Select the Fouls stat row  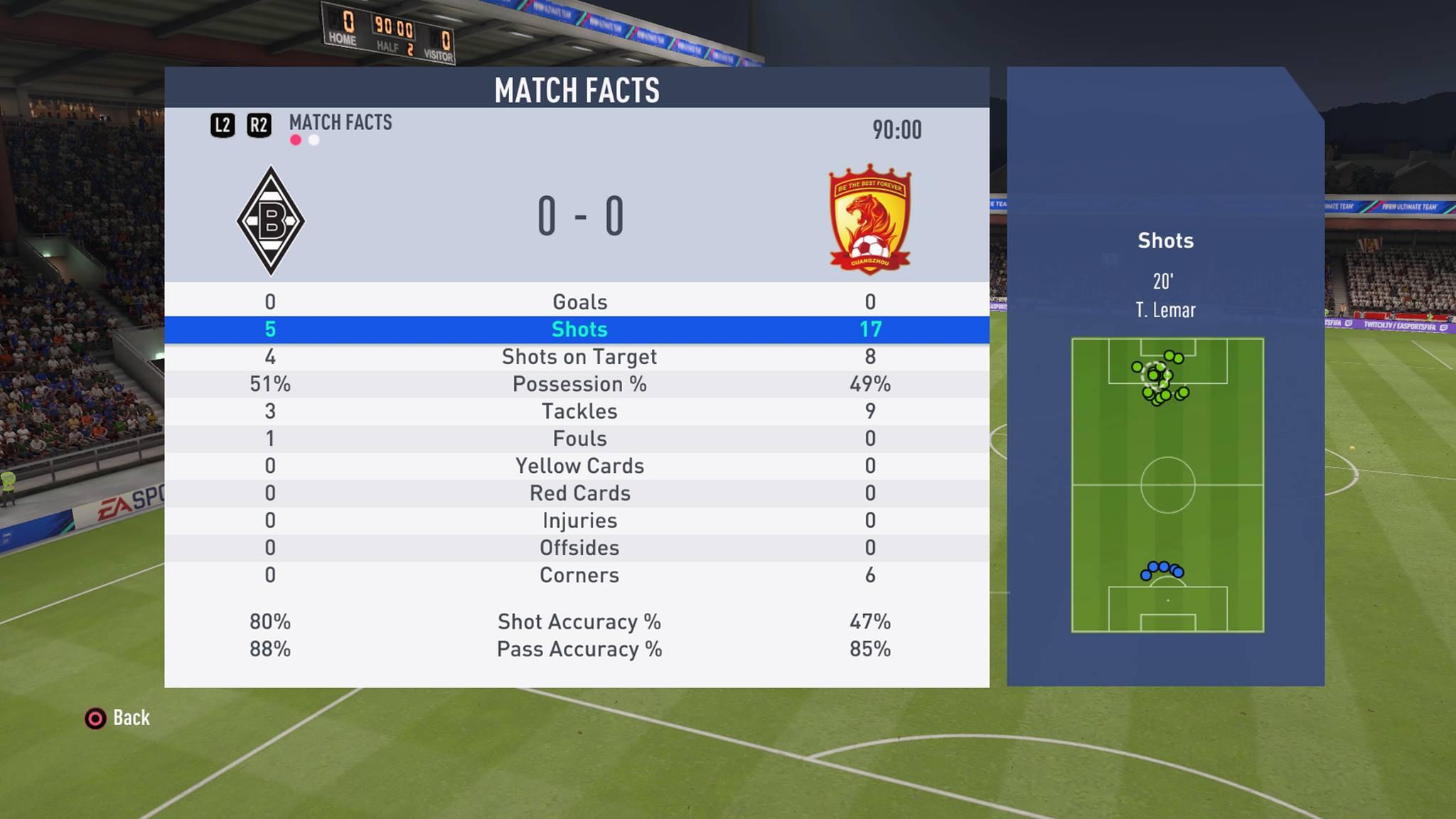pyautogui.click(x=579, y=439)
